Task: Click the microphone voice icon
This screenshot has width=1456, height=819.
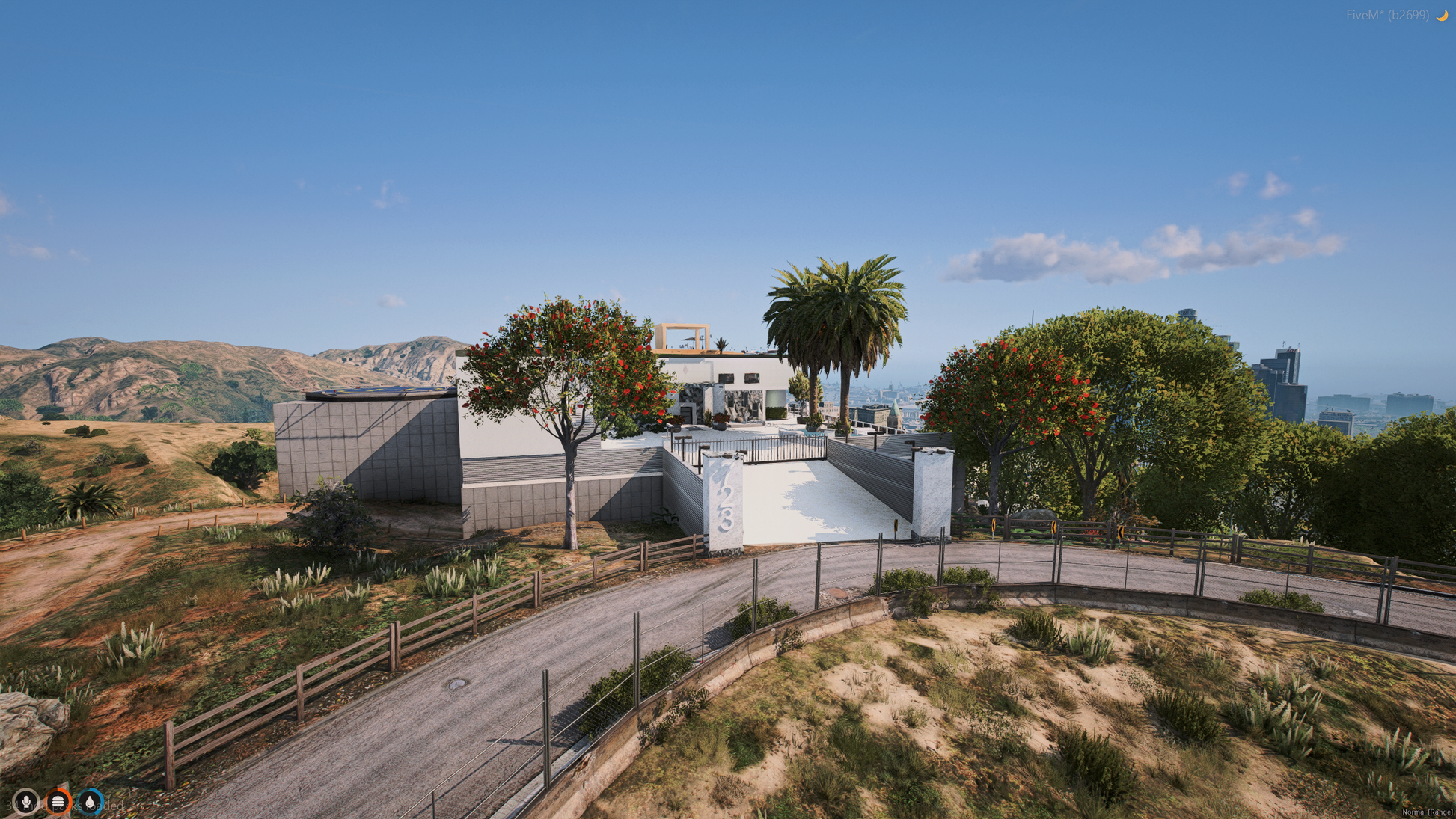Action: pyautogui.click(x=26, y=802)
